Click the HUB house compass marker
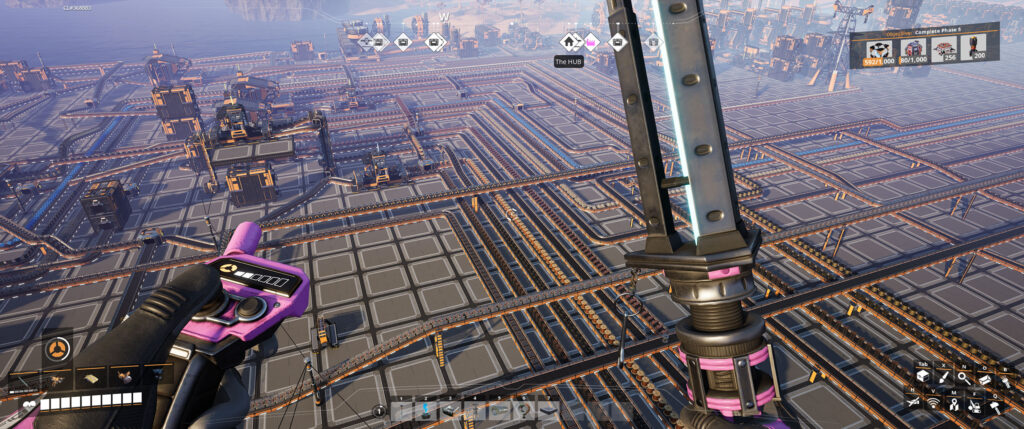Viewport: 1024px width, 429px height. (569, 42)
